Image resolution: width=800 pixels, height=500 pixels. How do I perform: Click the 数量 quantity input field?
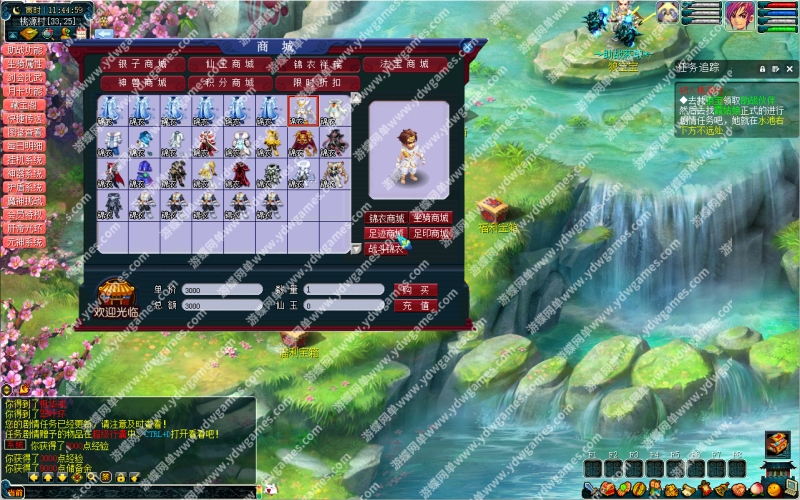pyautogui.click(x=344, y=289)
